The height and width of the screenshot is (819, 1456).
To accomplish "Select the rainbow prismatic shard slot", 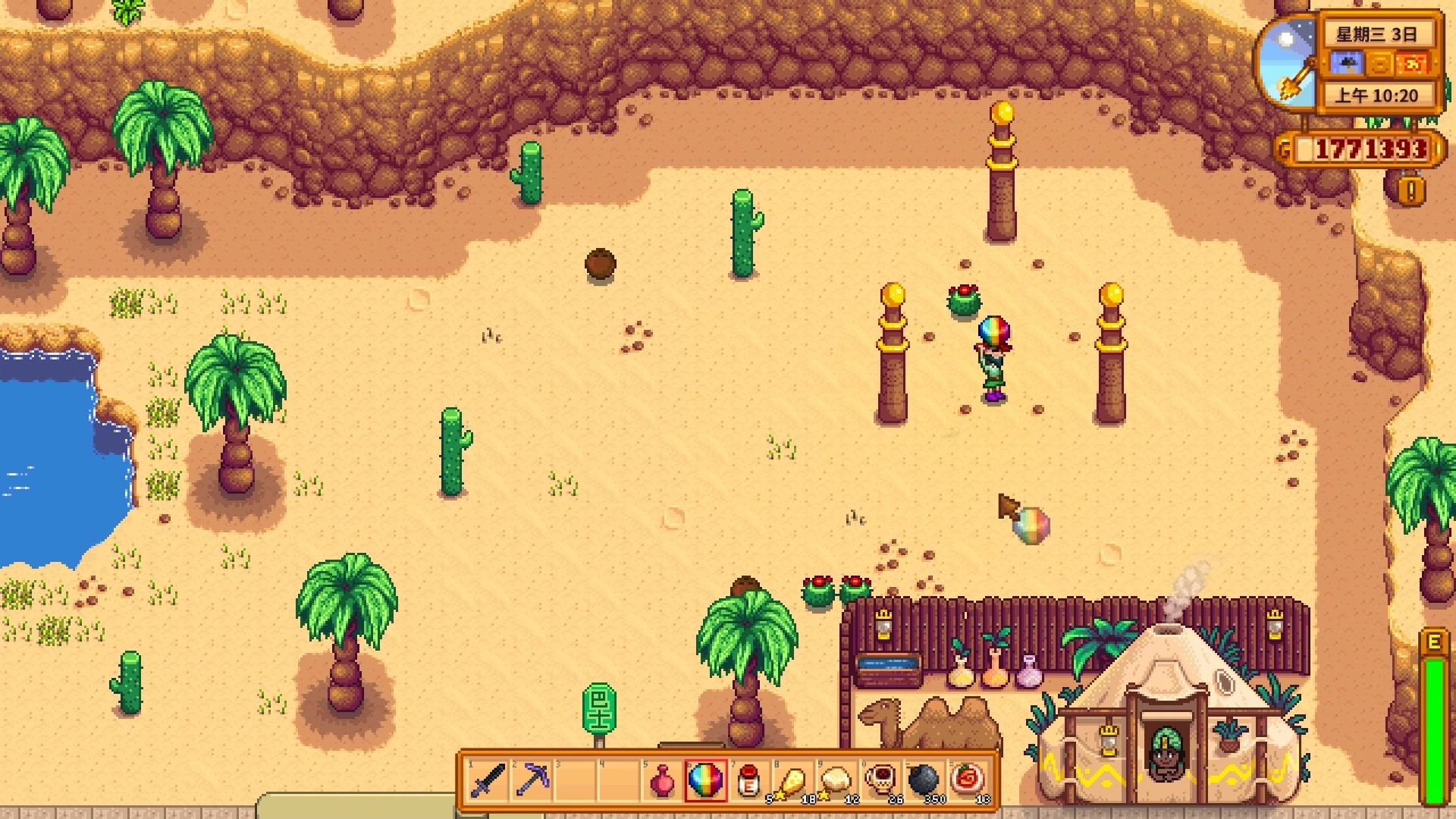I will click(x=705, y=780).
